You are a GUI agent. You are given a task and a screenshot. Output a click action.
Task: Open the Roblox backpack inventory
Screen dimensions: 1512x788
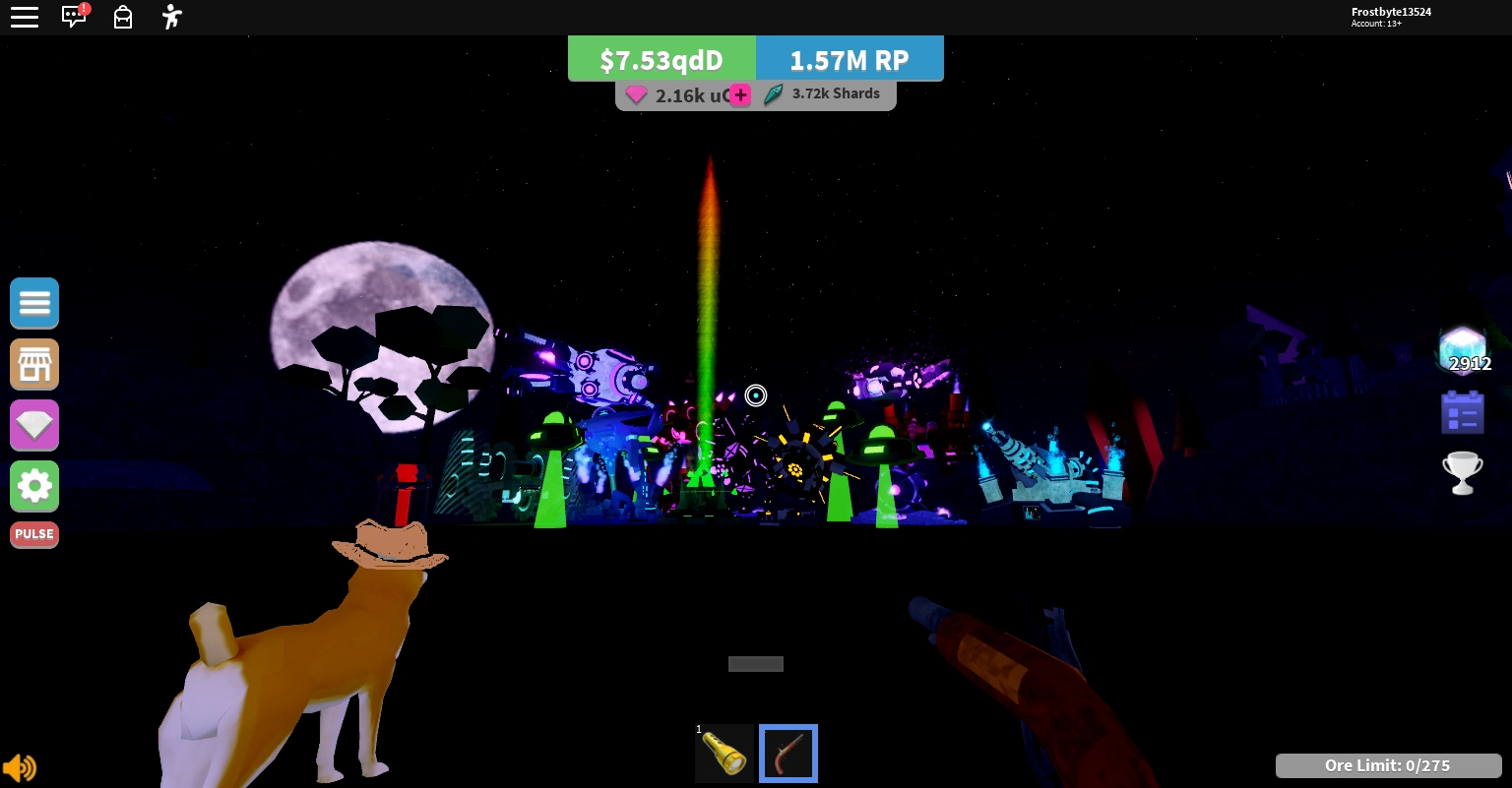[123, 17]
